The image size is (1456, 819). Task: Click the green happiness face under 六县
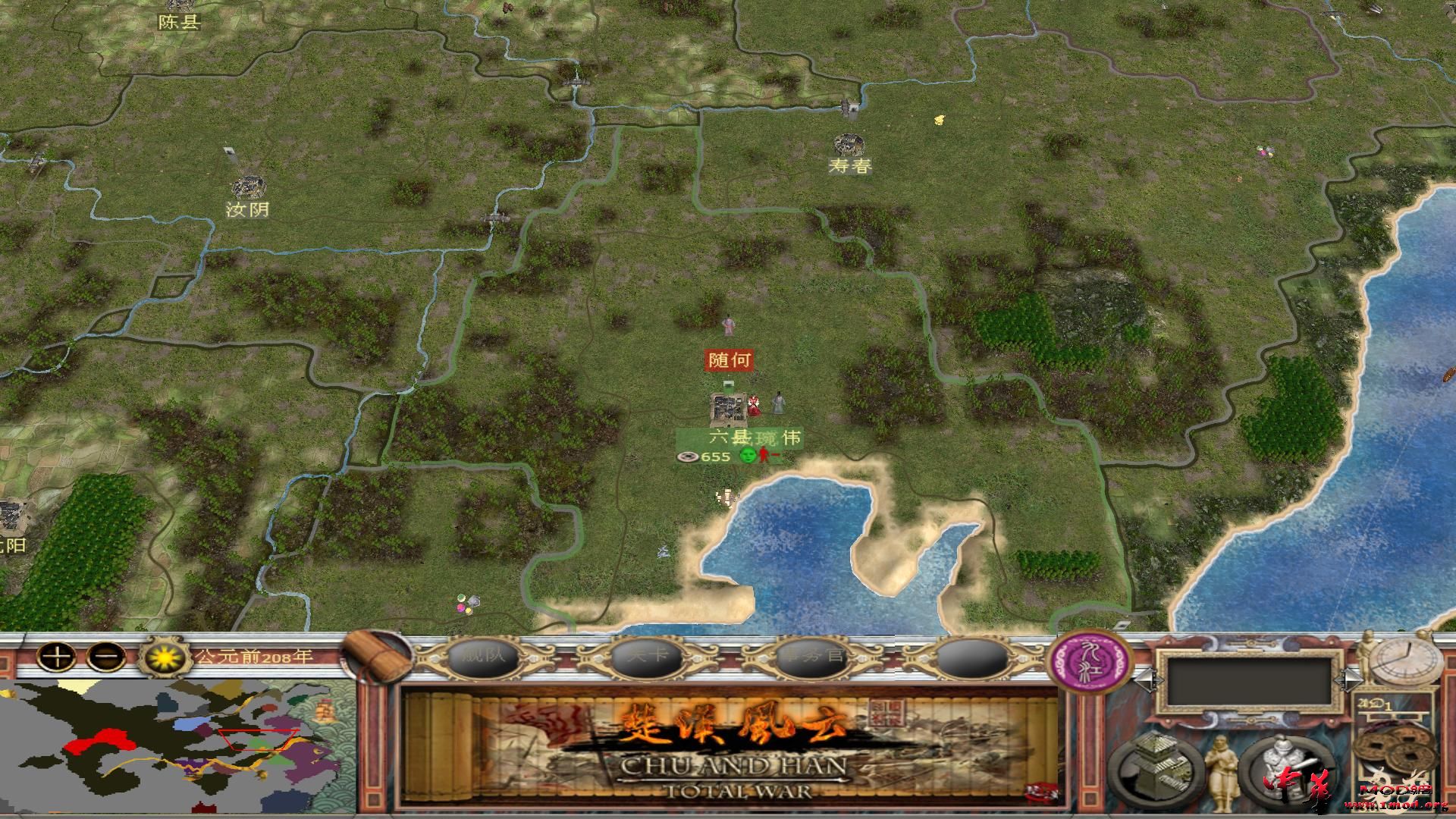[x=748, y=455]
